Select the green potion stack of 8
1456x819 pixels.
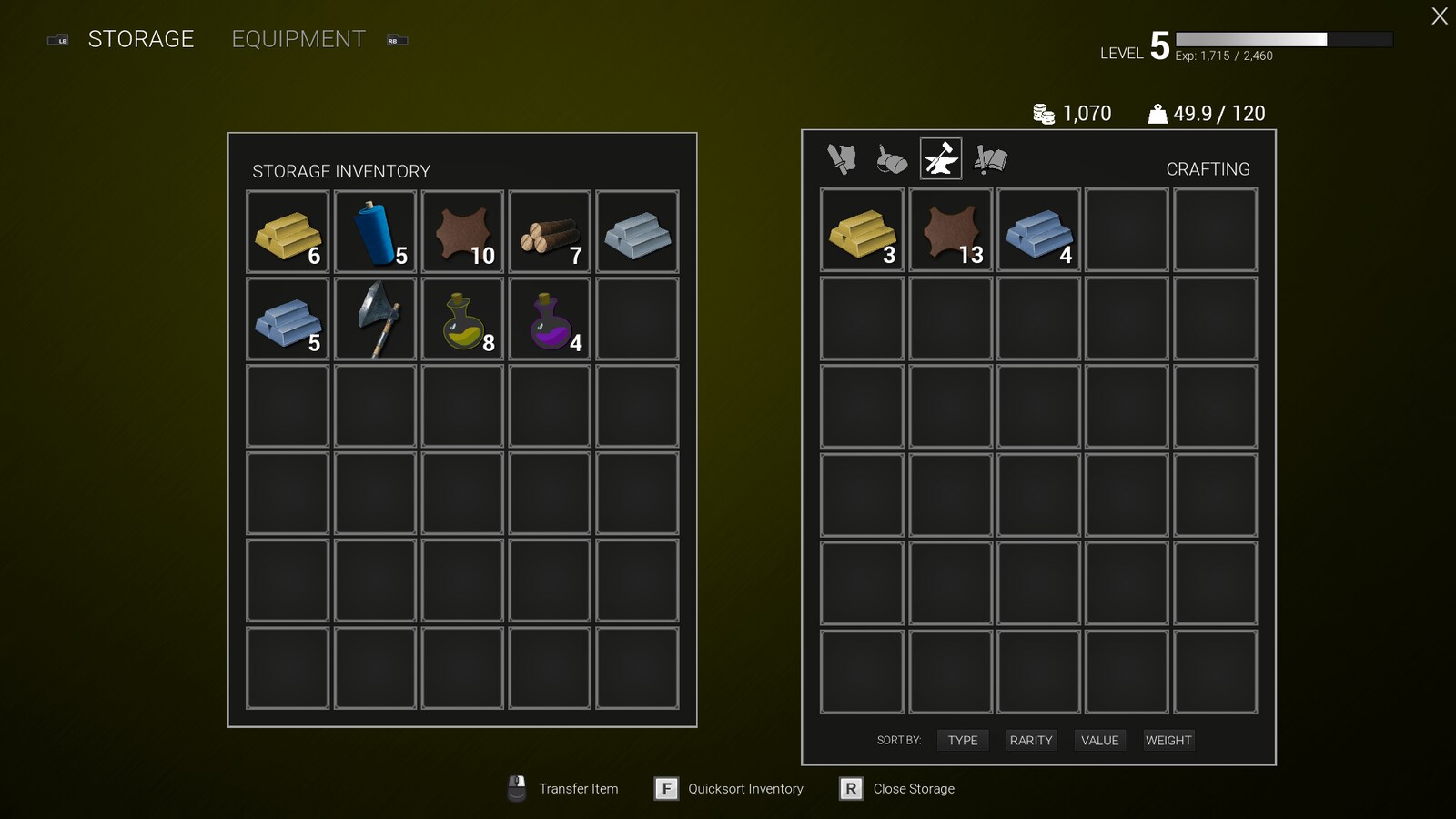(x=461, y=318)
